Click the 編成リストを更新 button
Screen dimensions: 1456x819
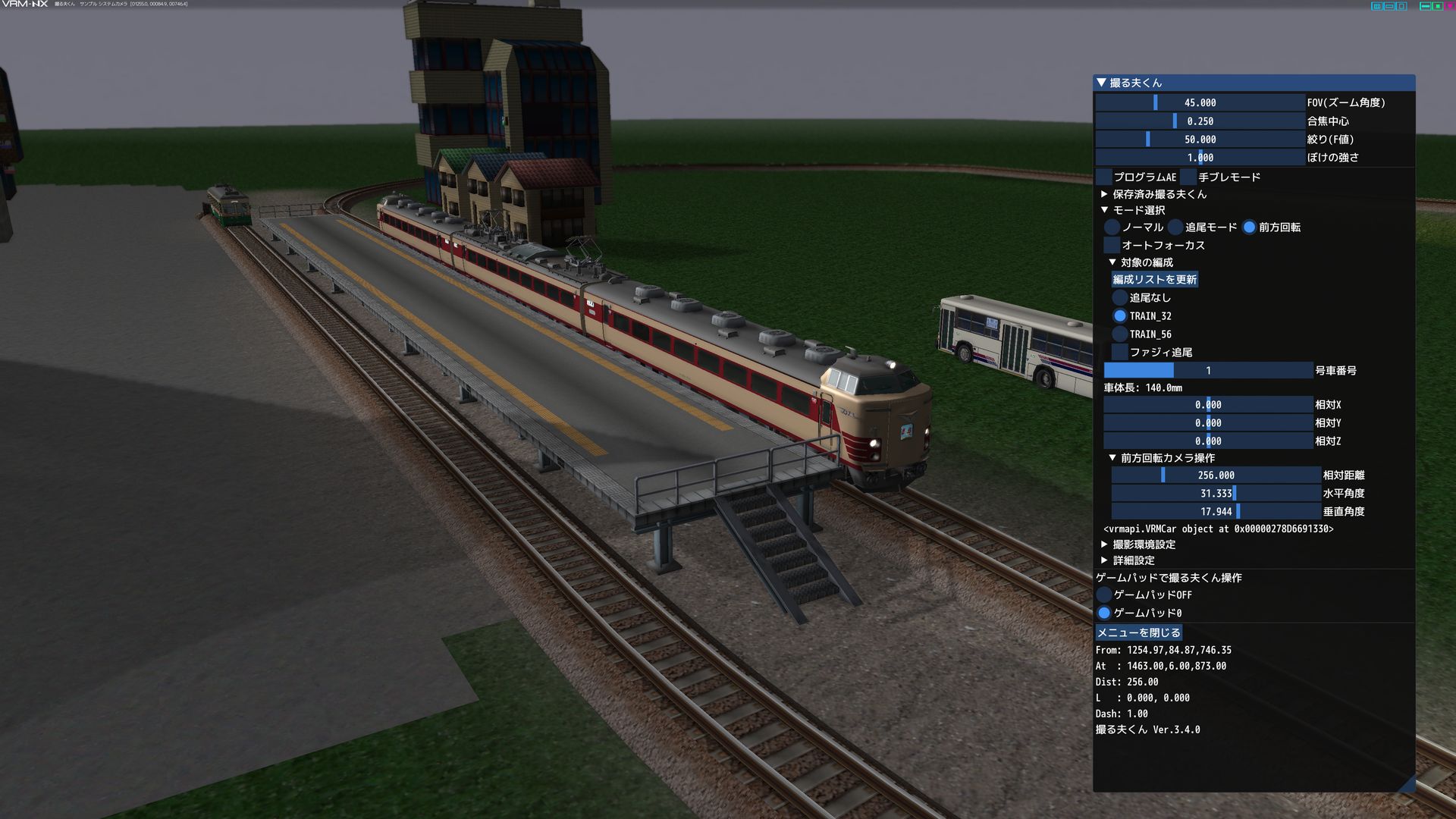tap(1155, 280)
